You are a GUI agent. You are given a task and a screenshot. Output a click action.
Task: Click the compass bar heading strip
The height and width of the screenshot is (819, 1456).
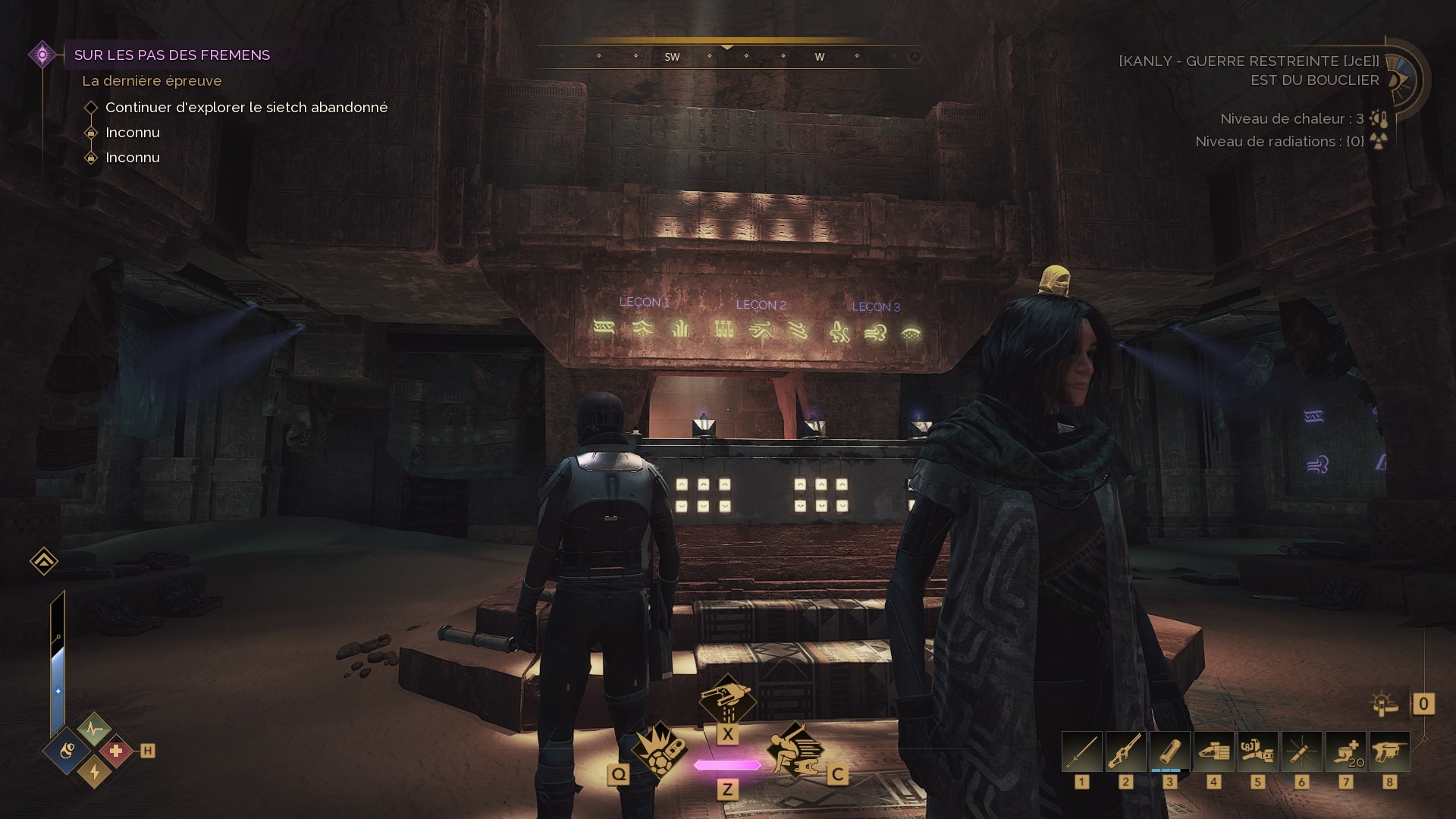click(x=728, y=56)
